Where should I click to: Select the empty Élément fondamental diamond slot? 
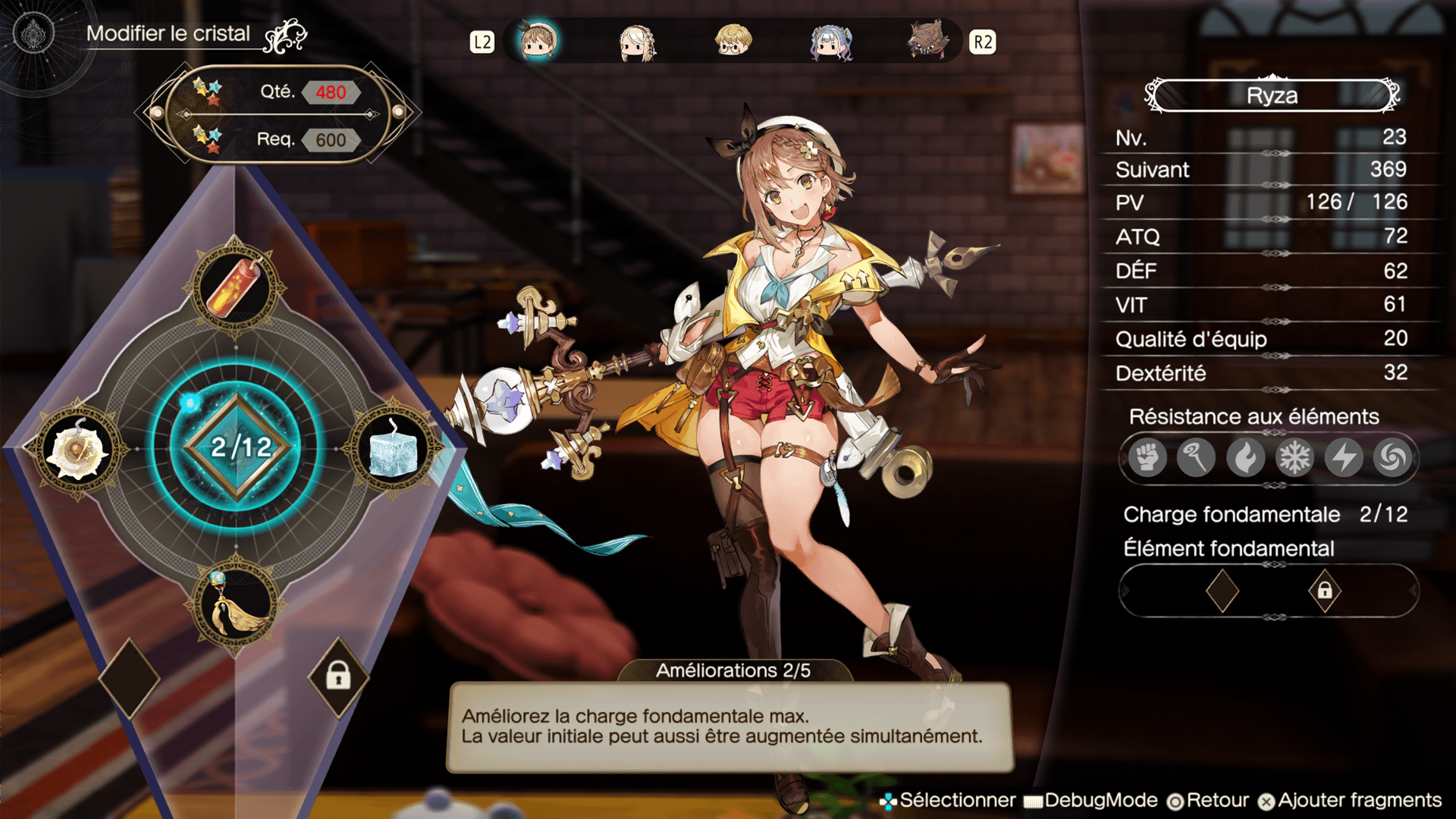coord(1222,590)
